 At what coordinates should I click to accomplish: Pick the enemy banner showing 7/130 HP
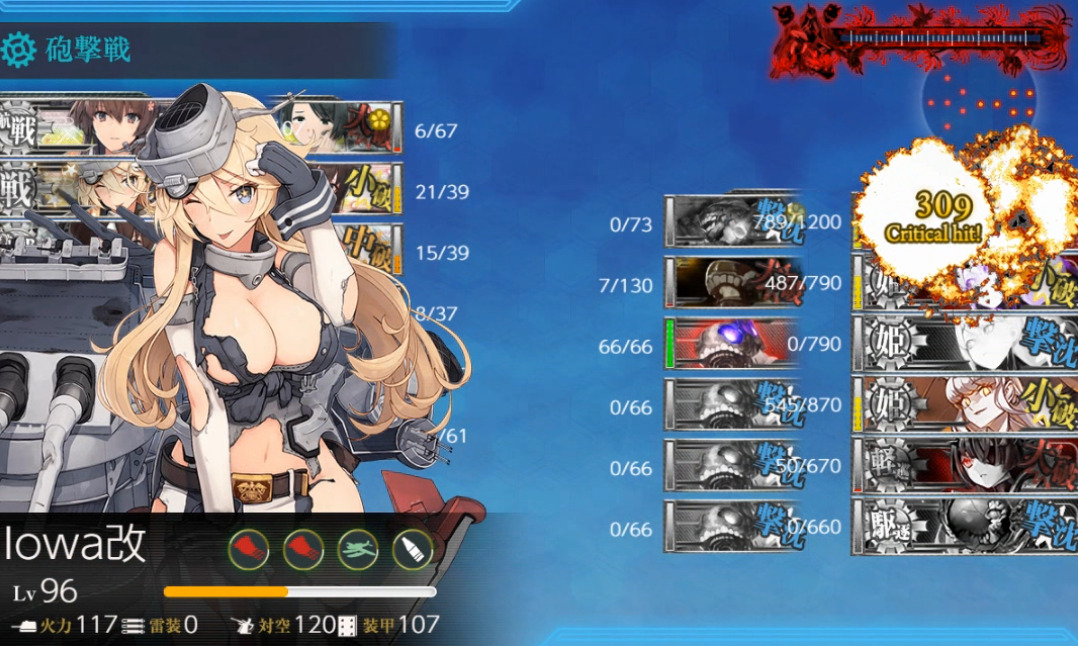(x=731, y=283)
